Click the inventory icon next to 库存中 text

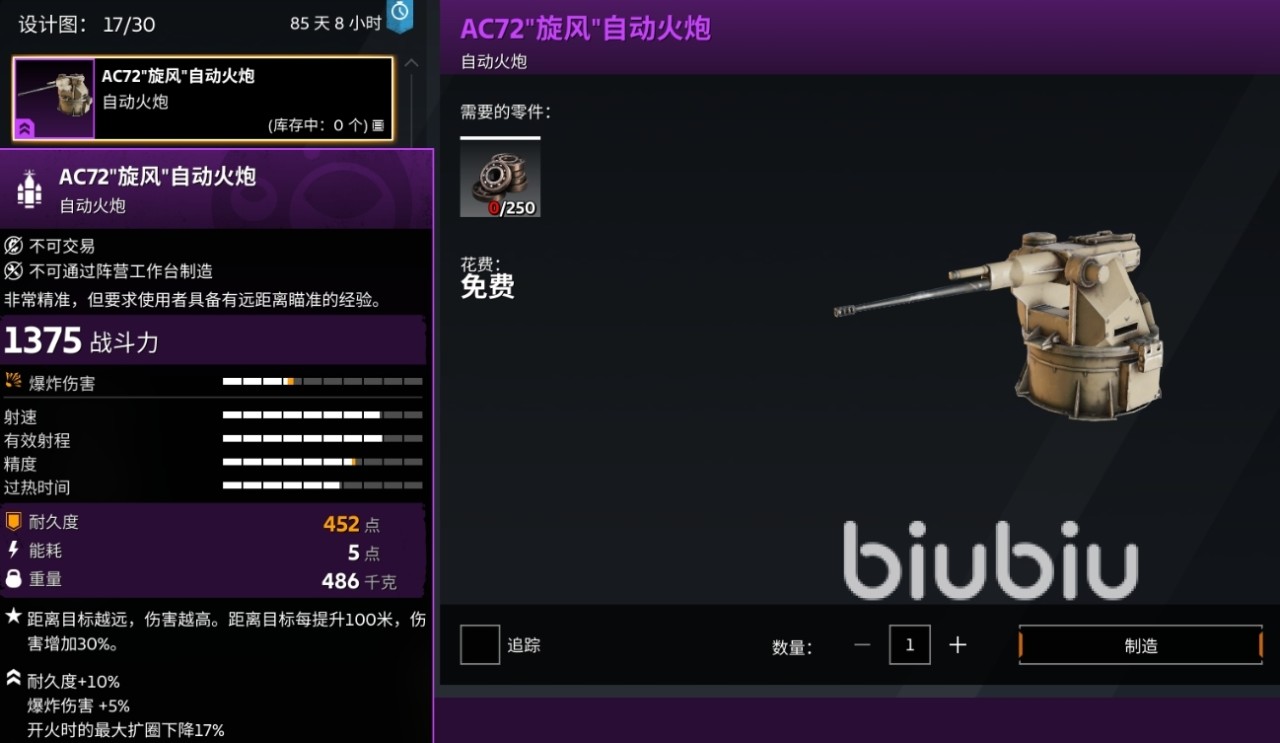[x=378, y=124]
